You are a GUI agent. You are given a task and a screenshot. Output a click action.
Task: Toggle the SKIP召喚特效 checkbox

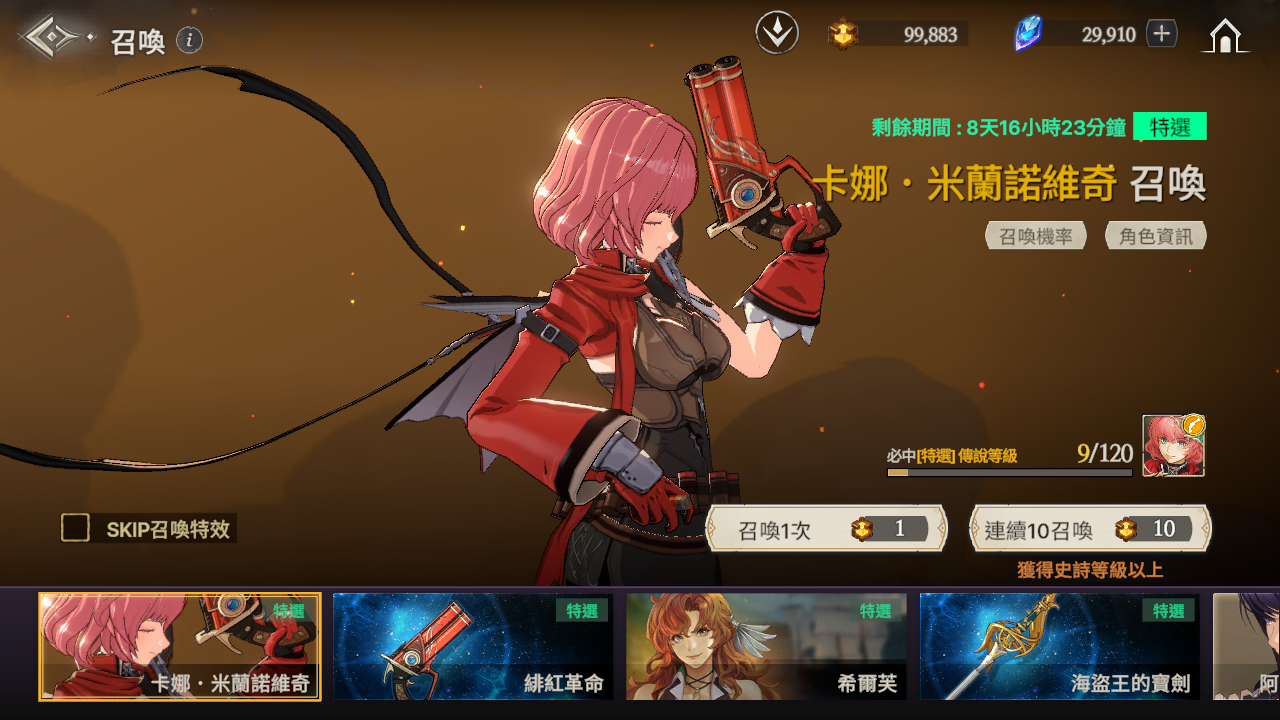coord(76,528)
